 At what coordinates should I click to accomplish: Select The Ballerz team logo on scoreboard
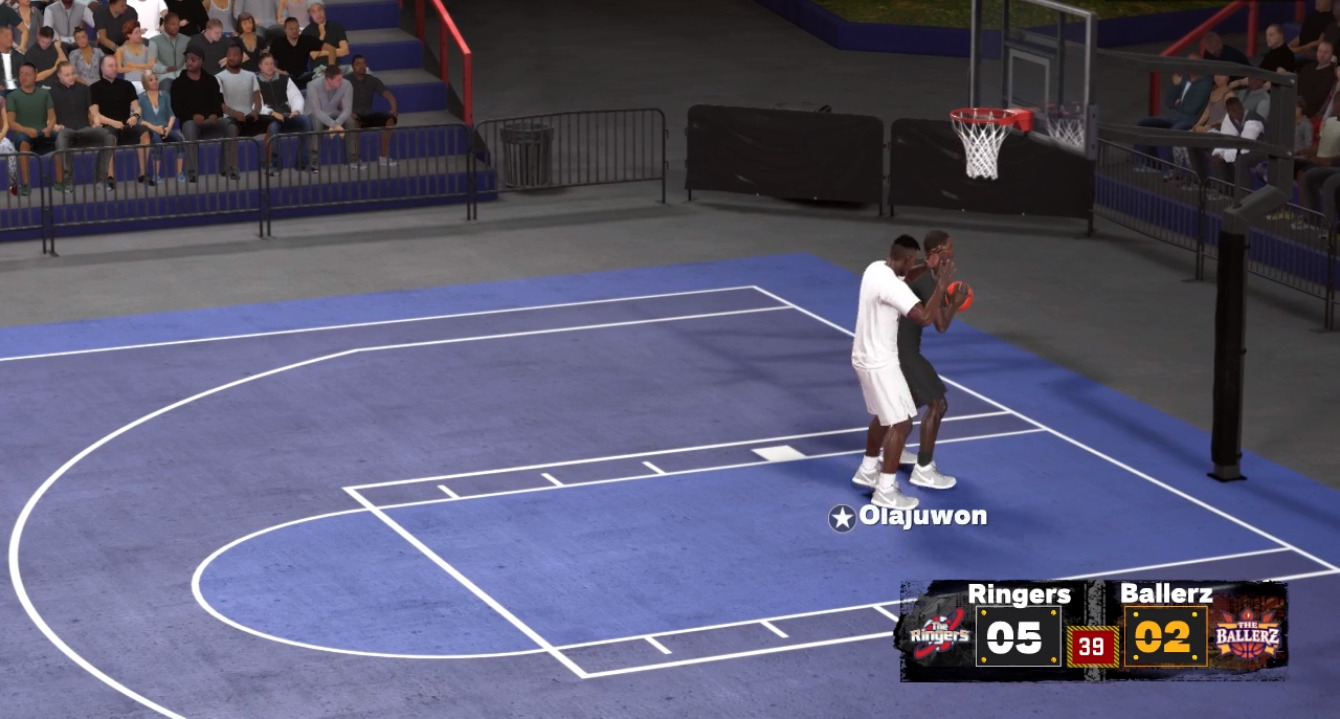(x=1246, y=636)
